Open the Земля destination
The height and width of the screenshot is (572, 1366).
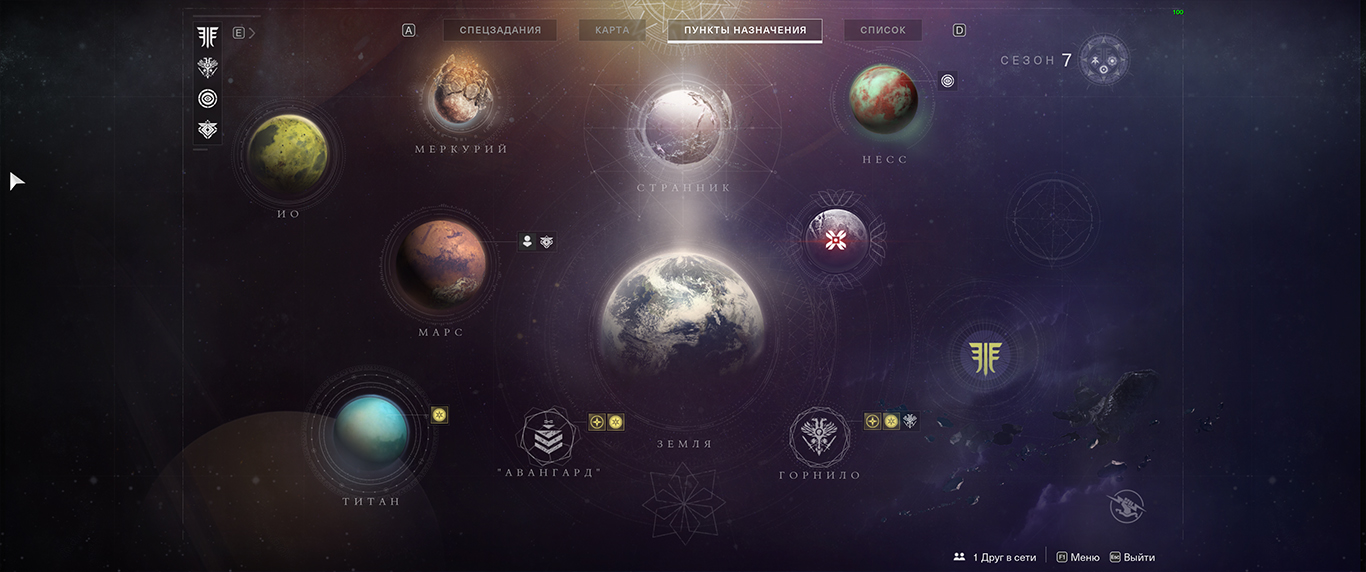(684, 314)
